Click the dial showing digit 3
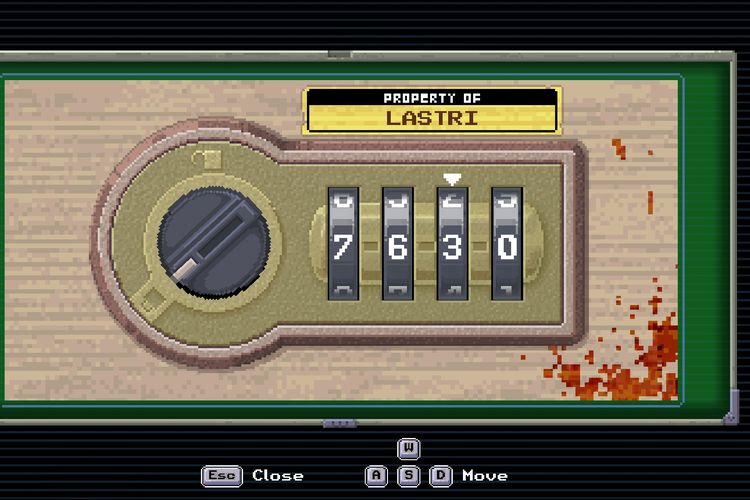Screen dimensions: 750x500 point(452,243)
